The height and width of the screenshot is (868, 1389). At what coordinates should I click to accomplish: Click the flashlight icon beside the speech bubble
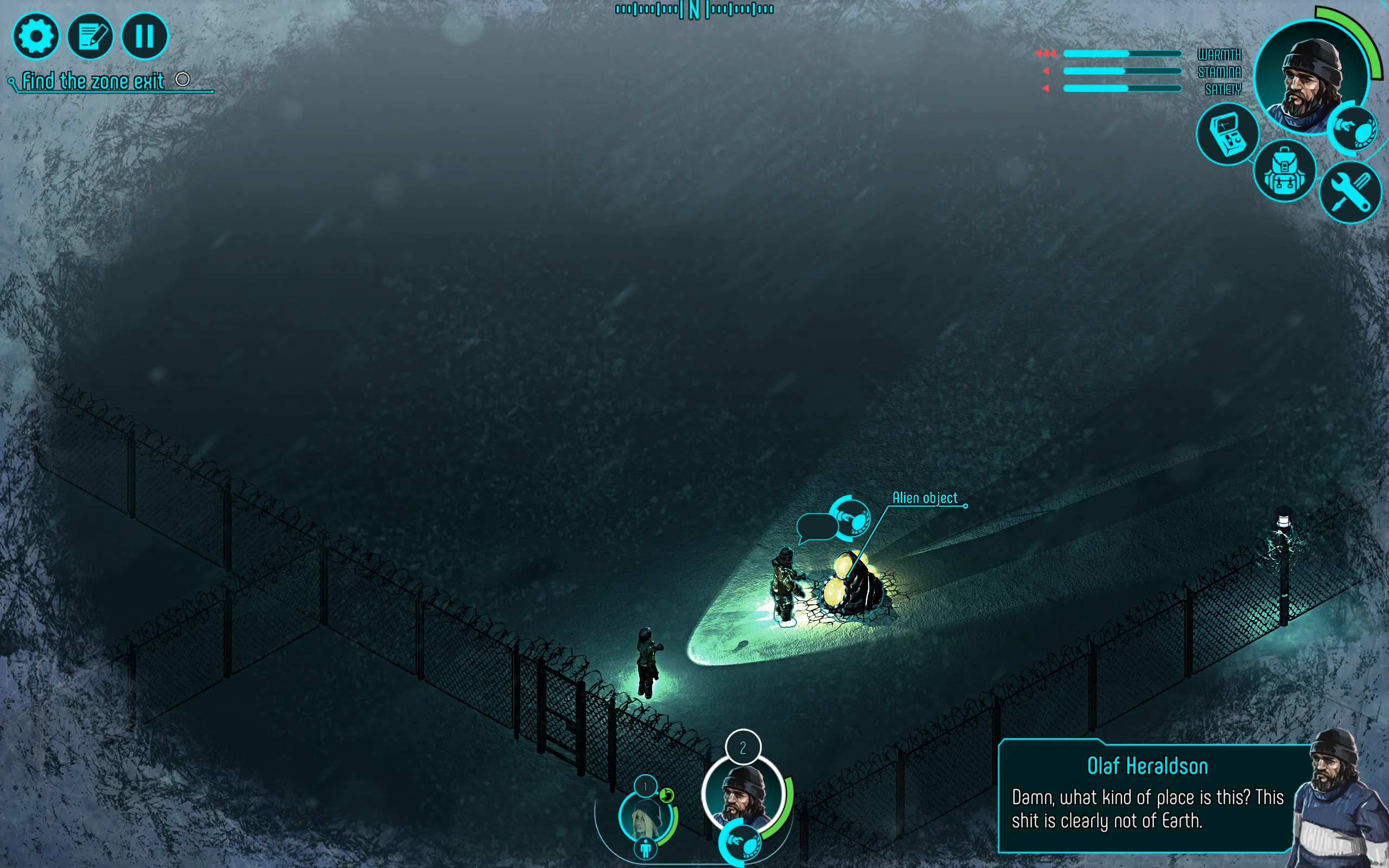(x=851, y=519)
